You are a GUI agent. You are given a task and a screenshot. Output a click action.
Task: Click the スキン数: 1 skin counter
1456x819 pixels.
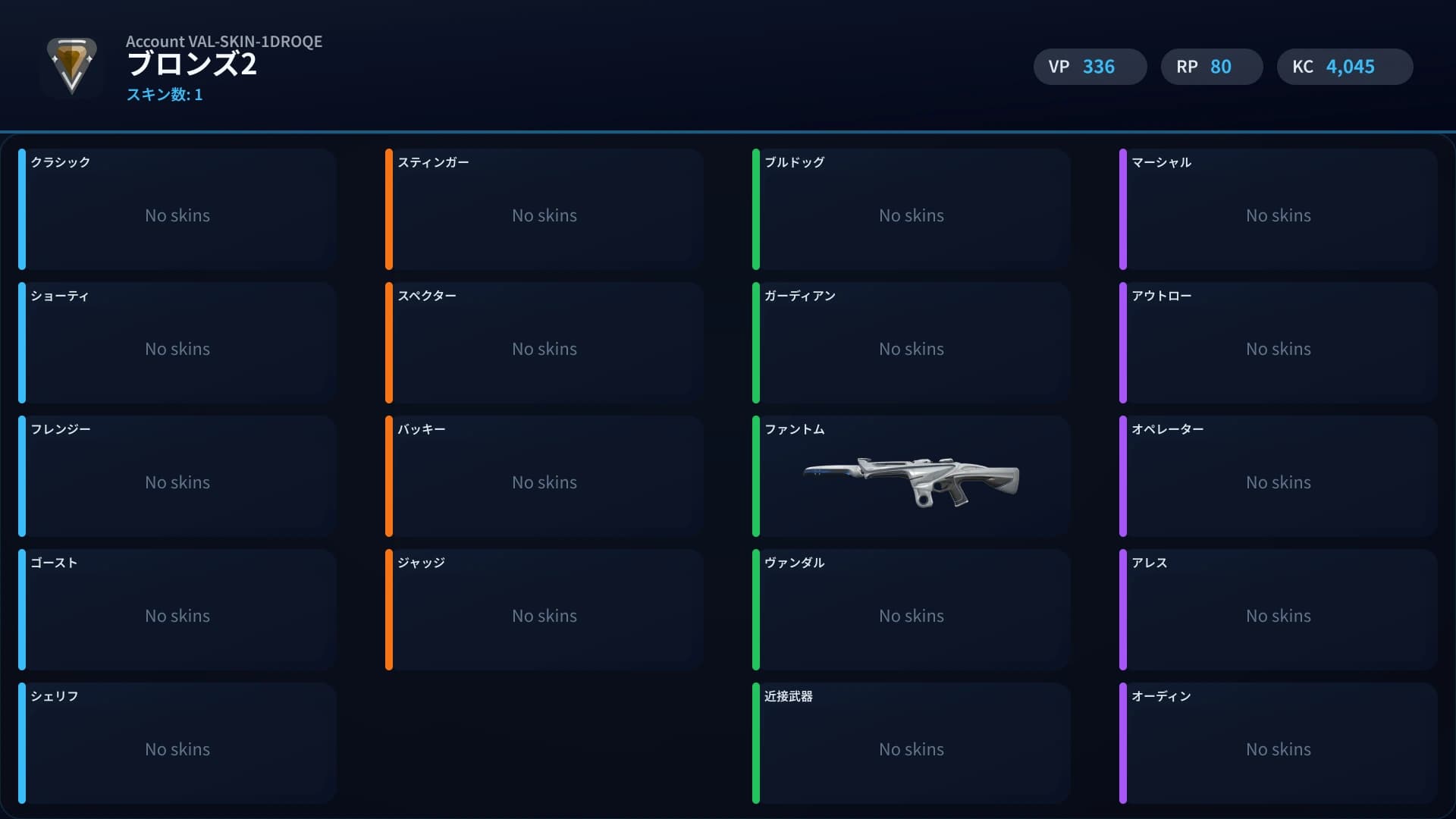[165, 96]
